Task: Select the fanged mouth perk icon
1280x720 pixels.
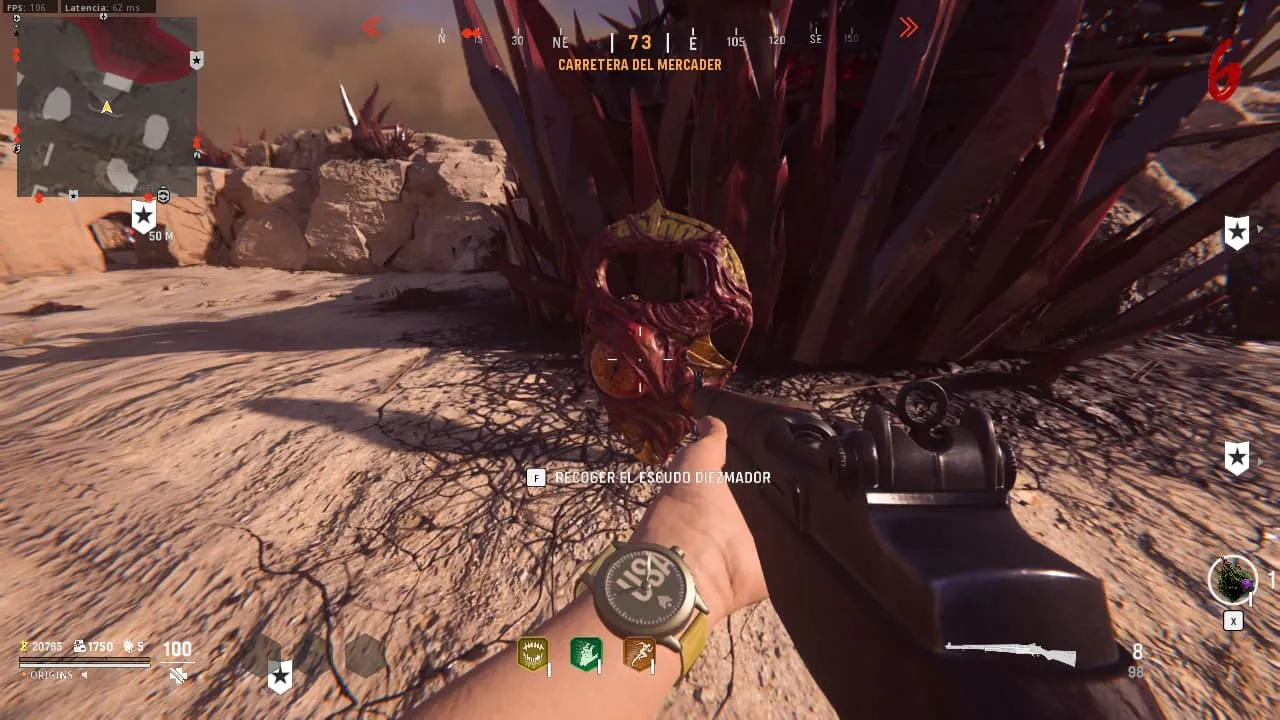Action: pos(532,654)
